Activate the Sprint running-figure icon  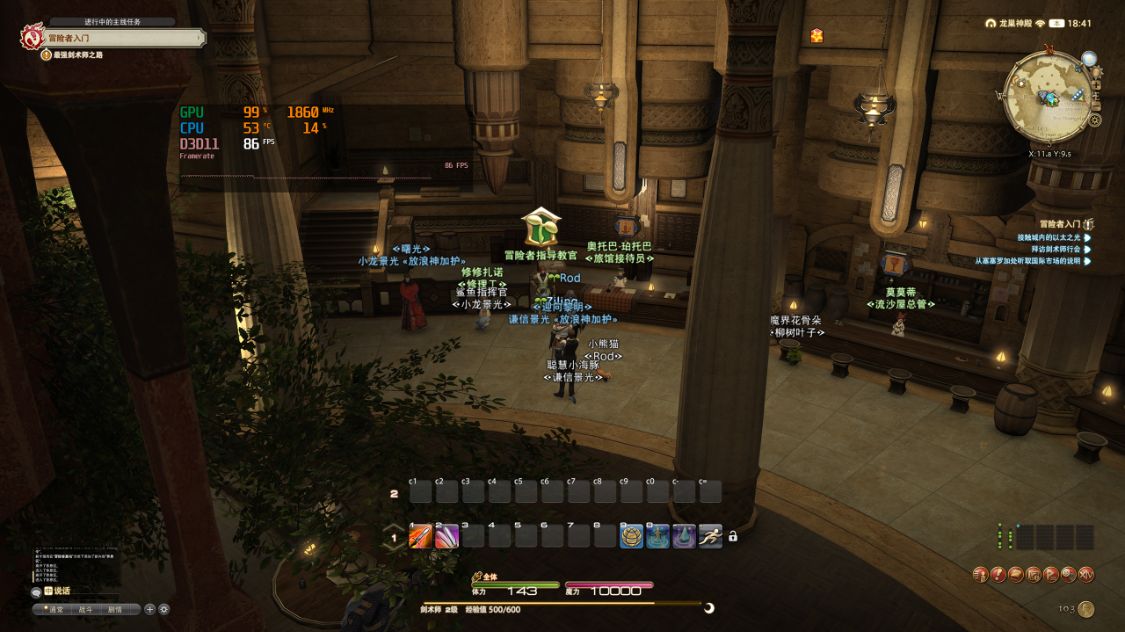click(710, 536)
